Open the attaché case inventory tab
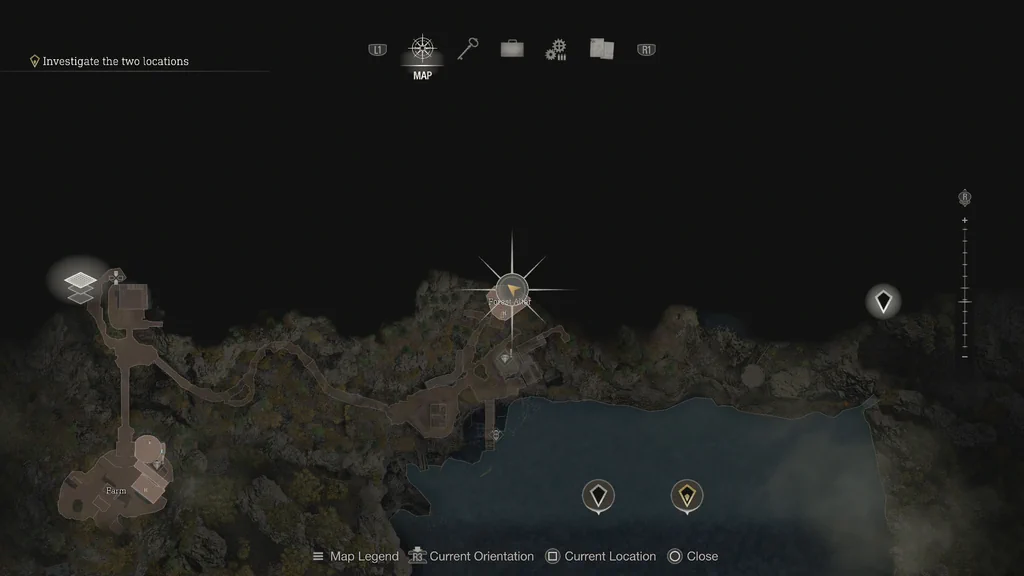1024x576 pixels. (x=512, y=49)
